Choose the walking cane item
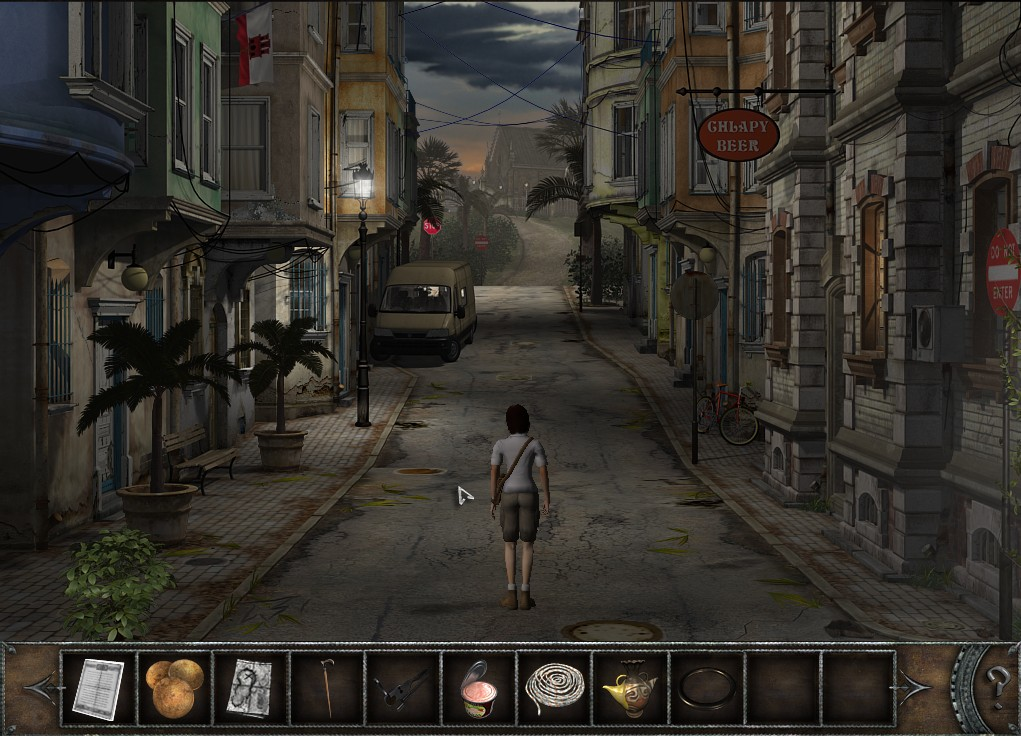Screen dimensions: 1021x736 click(x=326, y=687)
